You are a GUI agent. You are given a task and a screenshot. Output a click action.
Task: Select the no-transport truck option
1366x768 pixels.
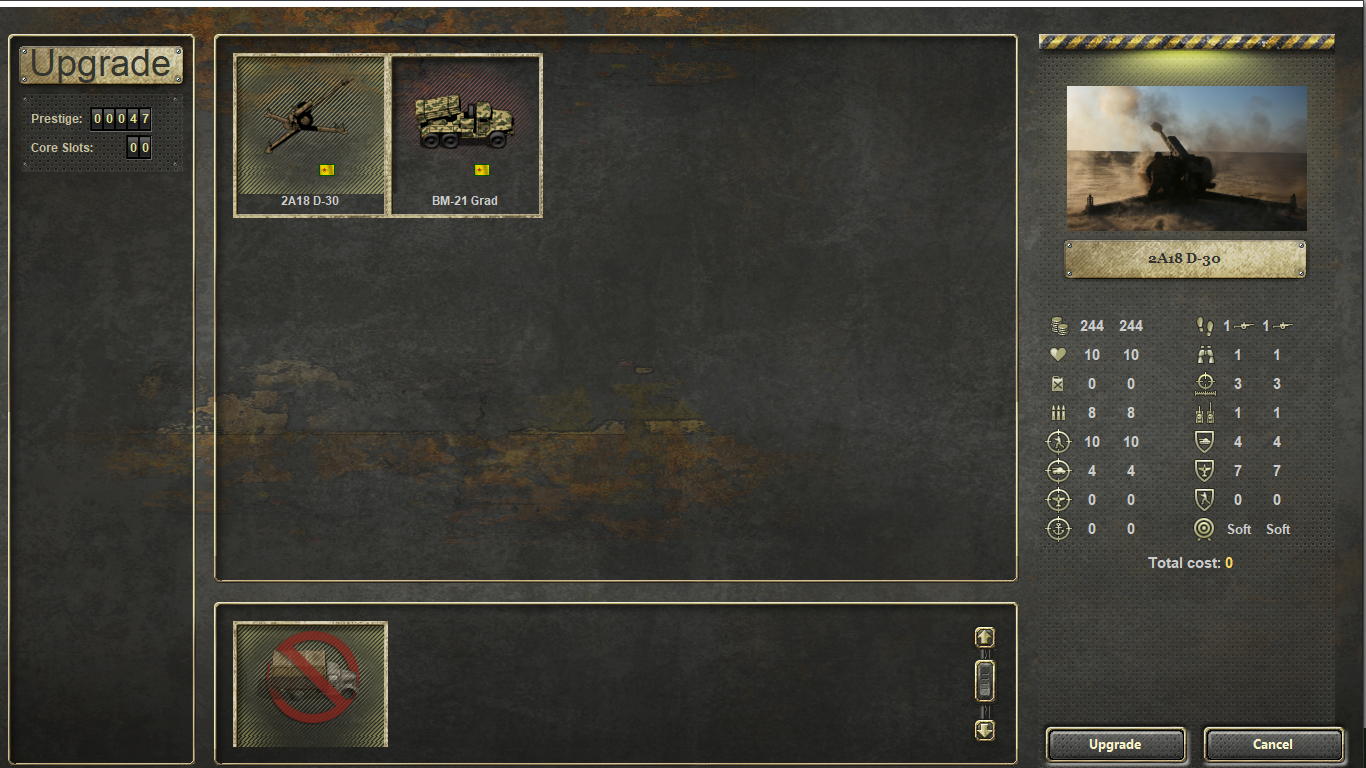point(310,684)
